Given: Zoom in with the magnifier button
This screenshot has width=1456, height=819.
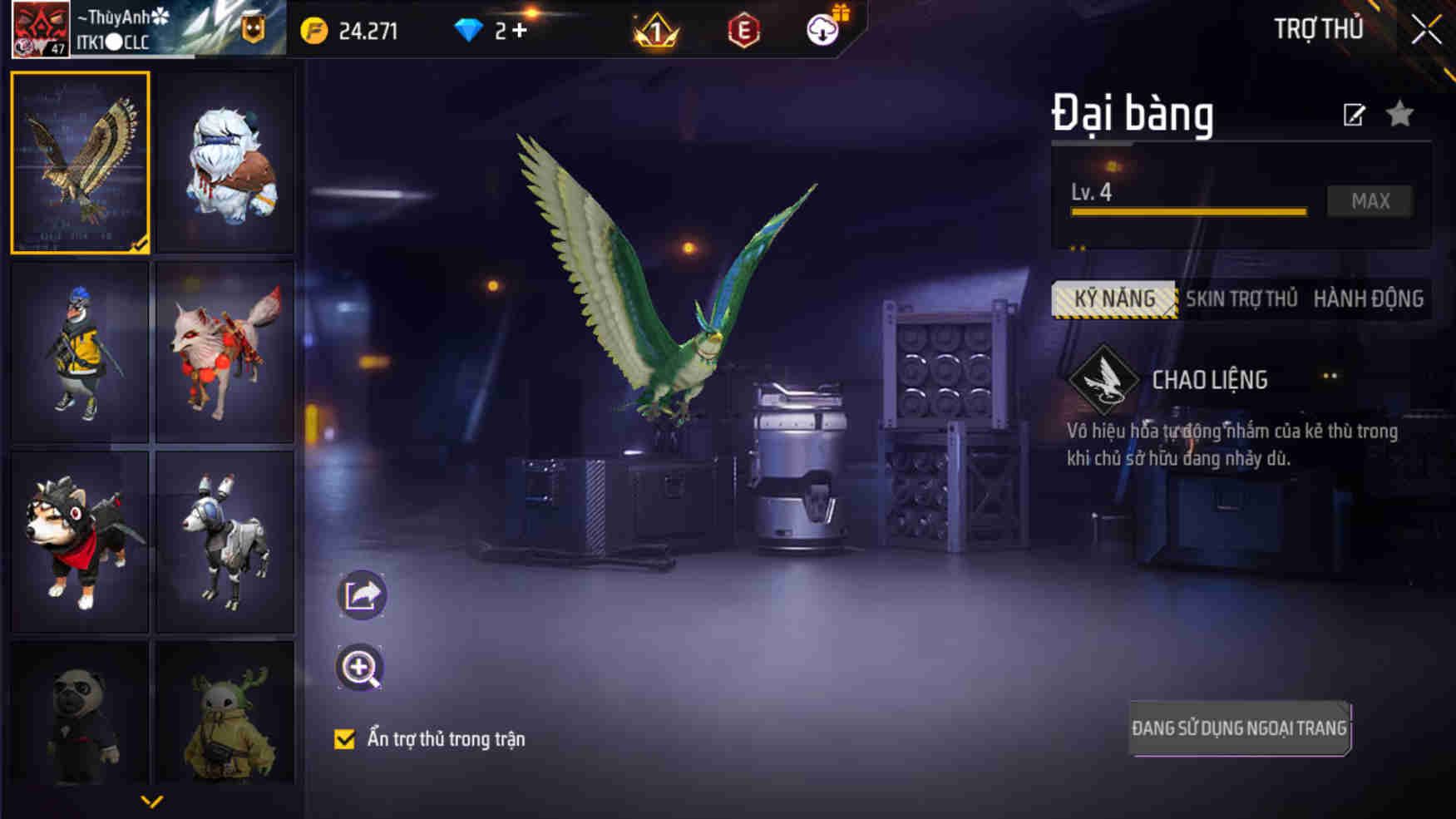Looking at the screenshot, I should point(359,668).
